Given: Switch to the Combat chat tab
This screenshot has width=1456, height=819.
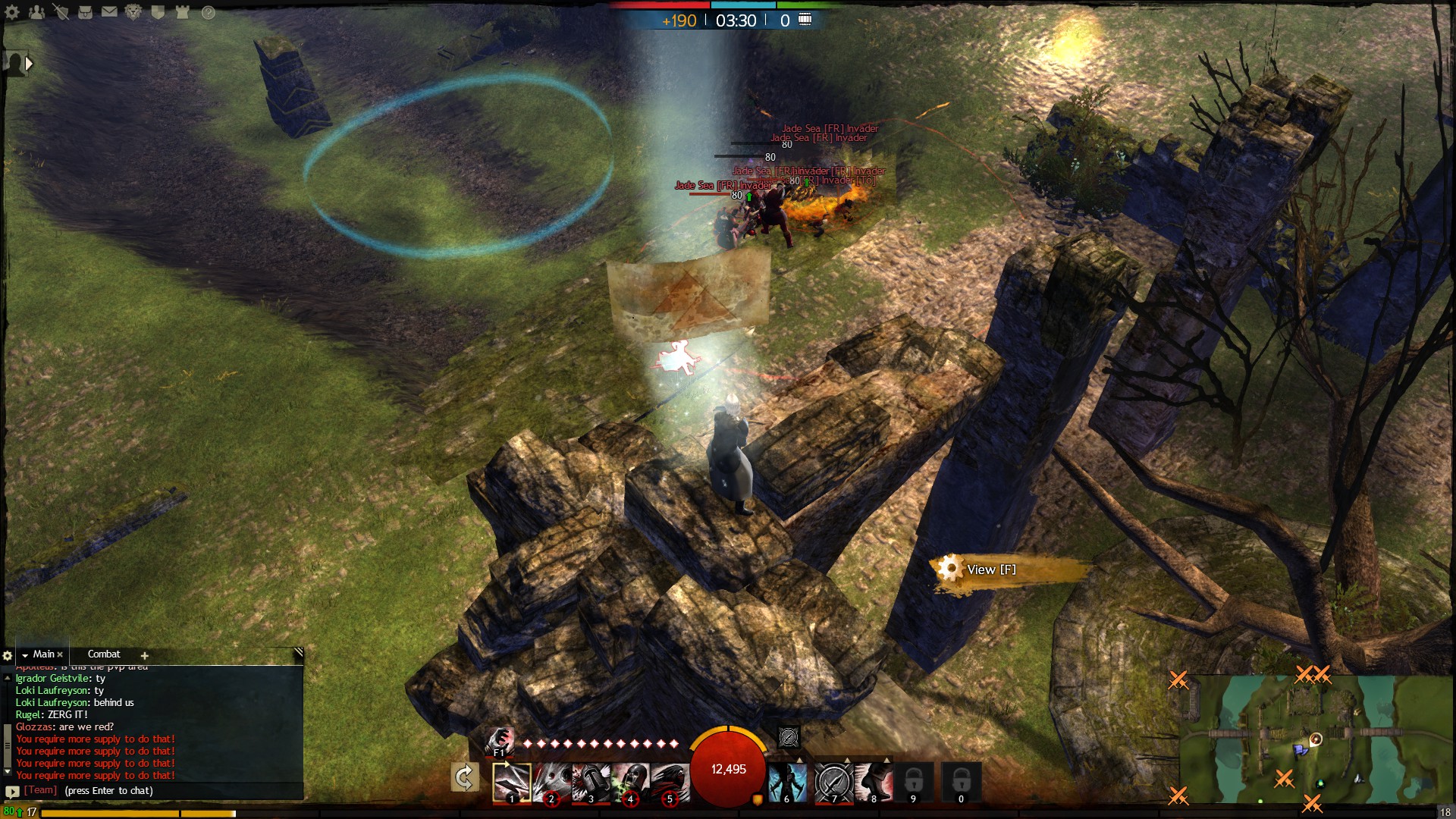Looking at the screenshot, I should click(104, 654).
